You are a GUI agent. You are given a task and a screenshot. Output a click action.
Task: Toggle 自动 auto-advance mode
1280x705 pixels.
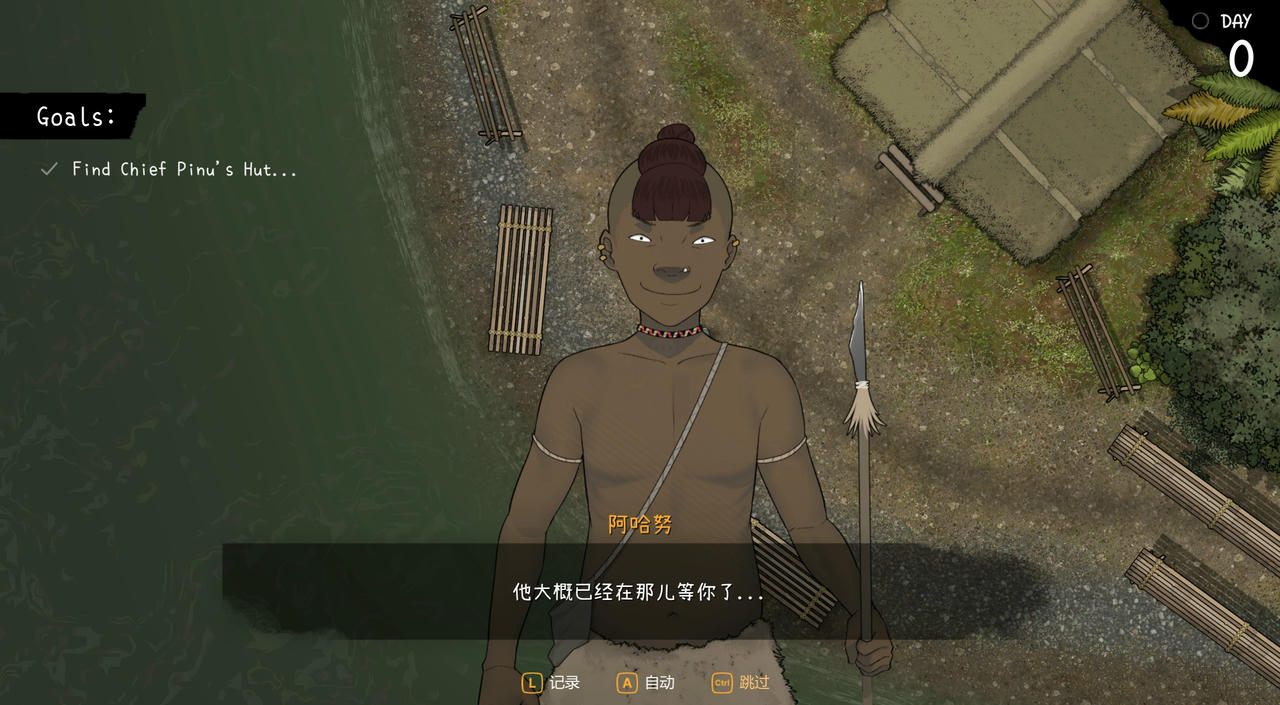point(646,683)
